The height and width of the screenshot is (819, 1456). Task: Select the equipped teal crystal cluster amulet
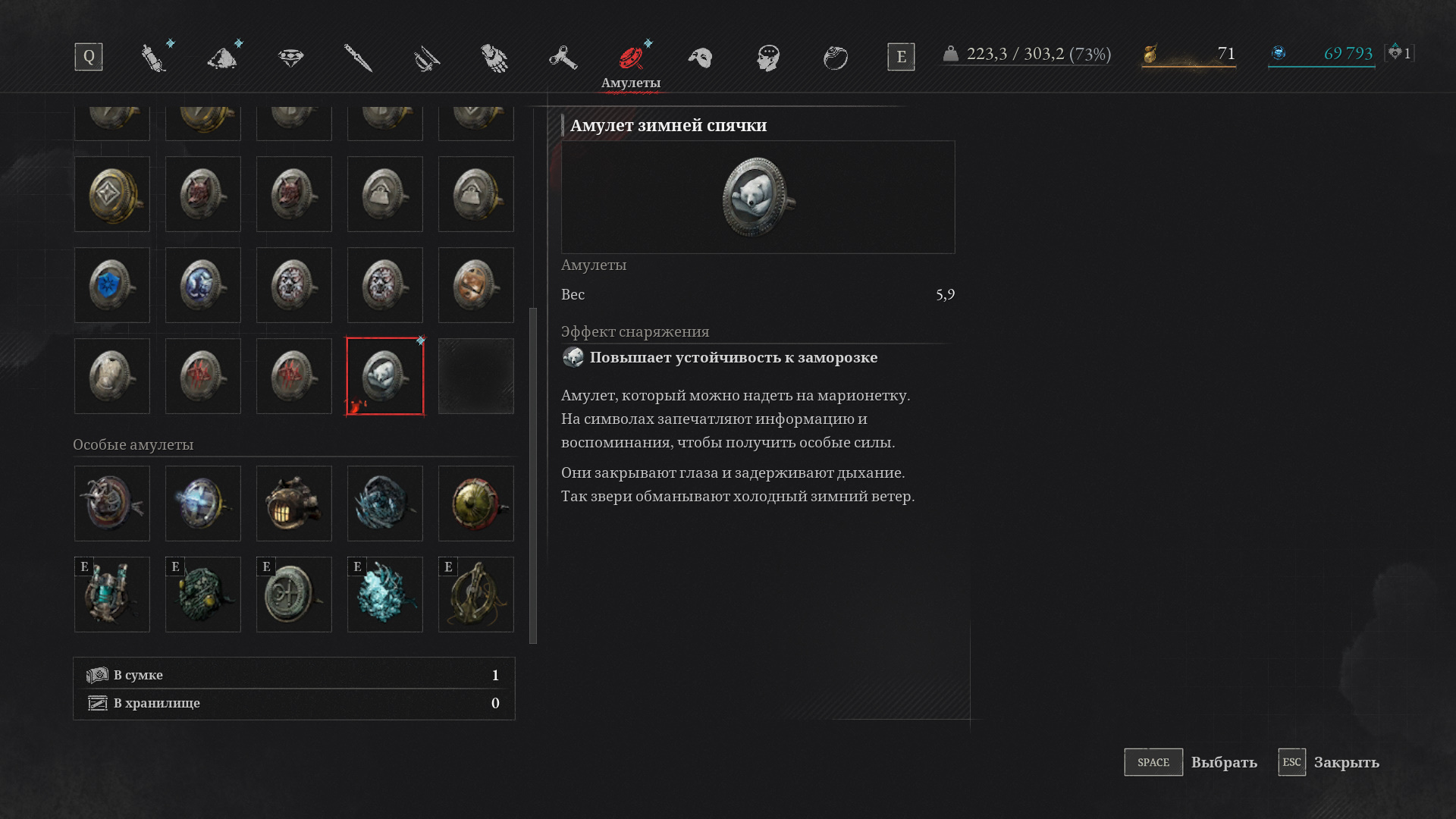[x=385, y=595]
